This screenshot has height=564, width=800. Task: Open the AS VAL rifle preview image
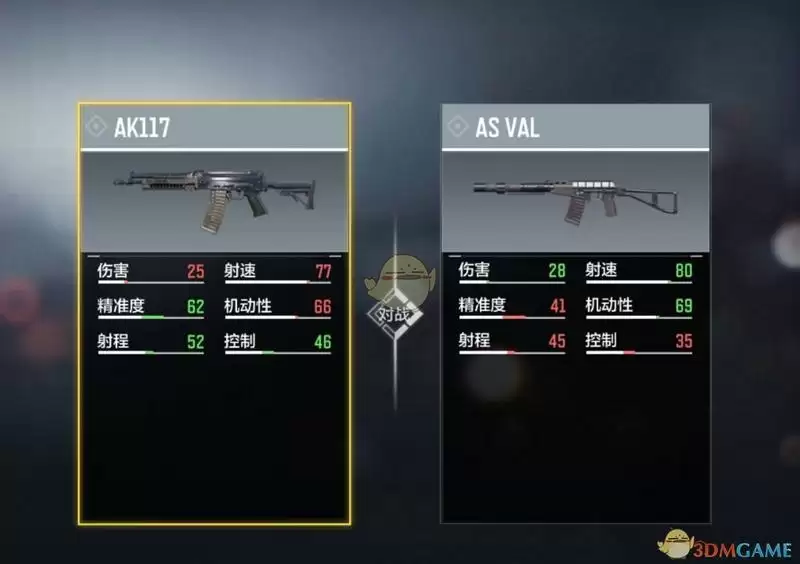(x=575, y=199)
